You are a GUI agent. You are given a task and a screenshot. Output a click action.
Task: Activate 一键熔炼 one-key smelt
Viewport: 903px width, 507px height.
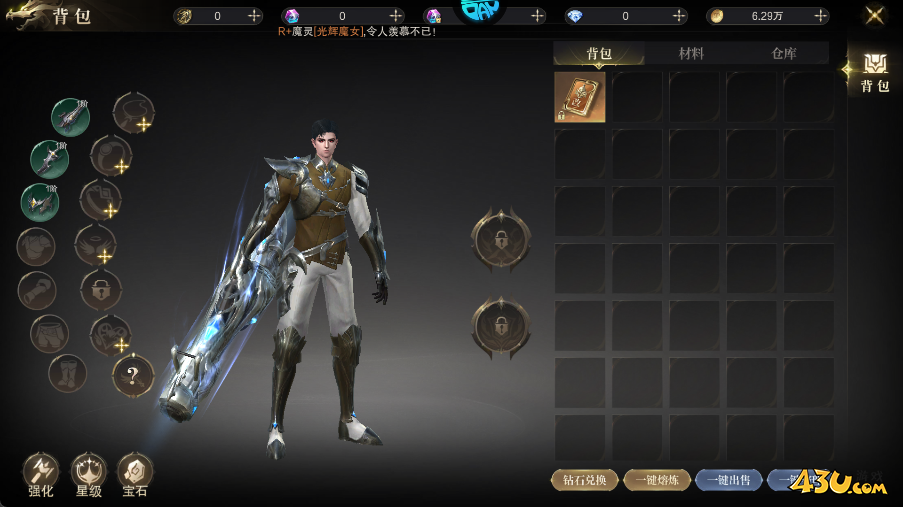coord(657,480)
